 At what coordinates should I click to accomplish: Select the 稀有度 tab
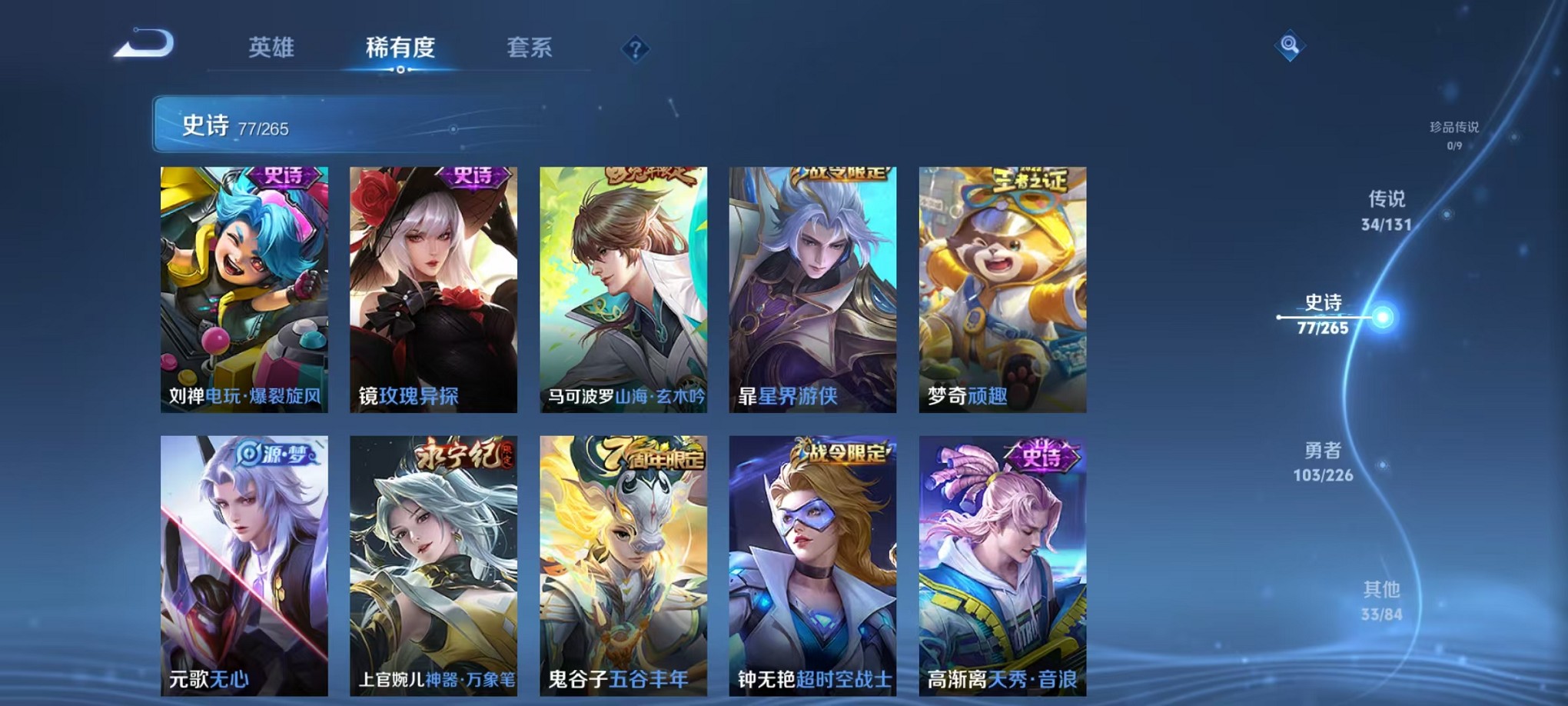point(402,48)
